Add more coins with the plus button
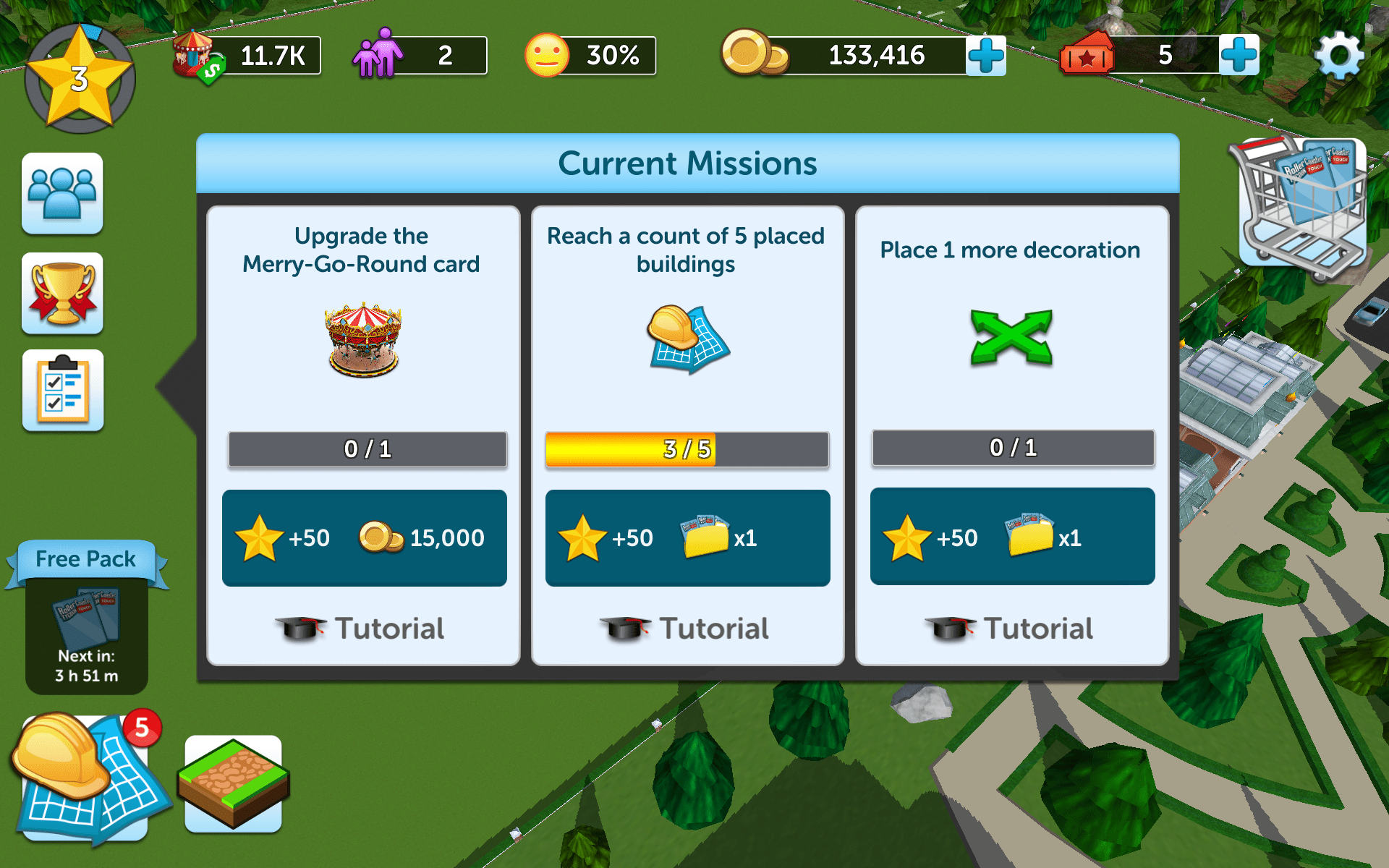Image resolution: width=1389 pixels, height=868 pixels. point(985,55)
